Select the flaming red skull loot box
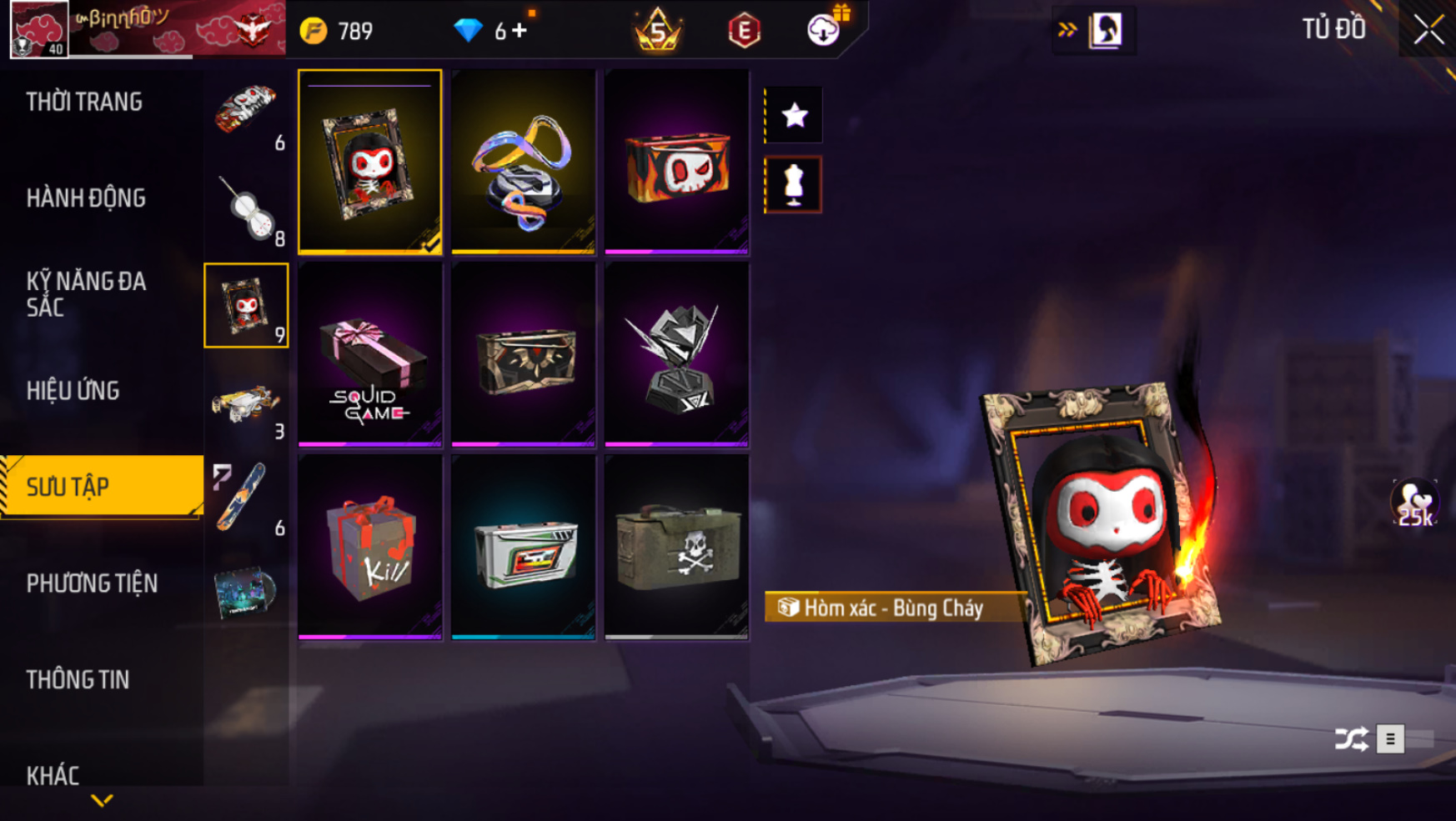 tap(676, 163)
